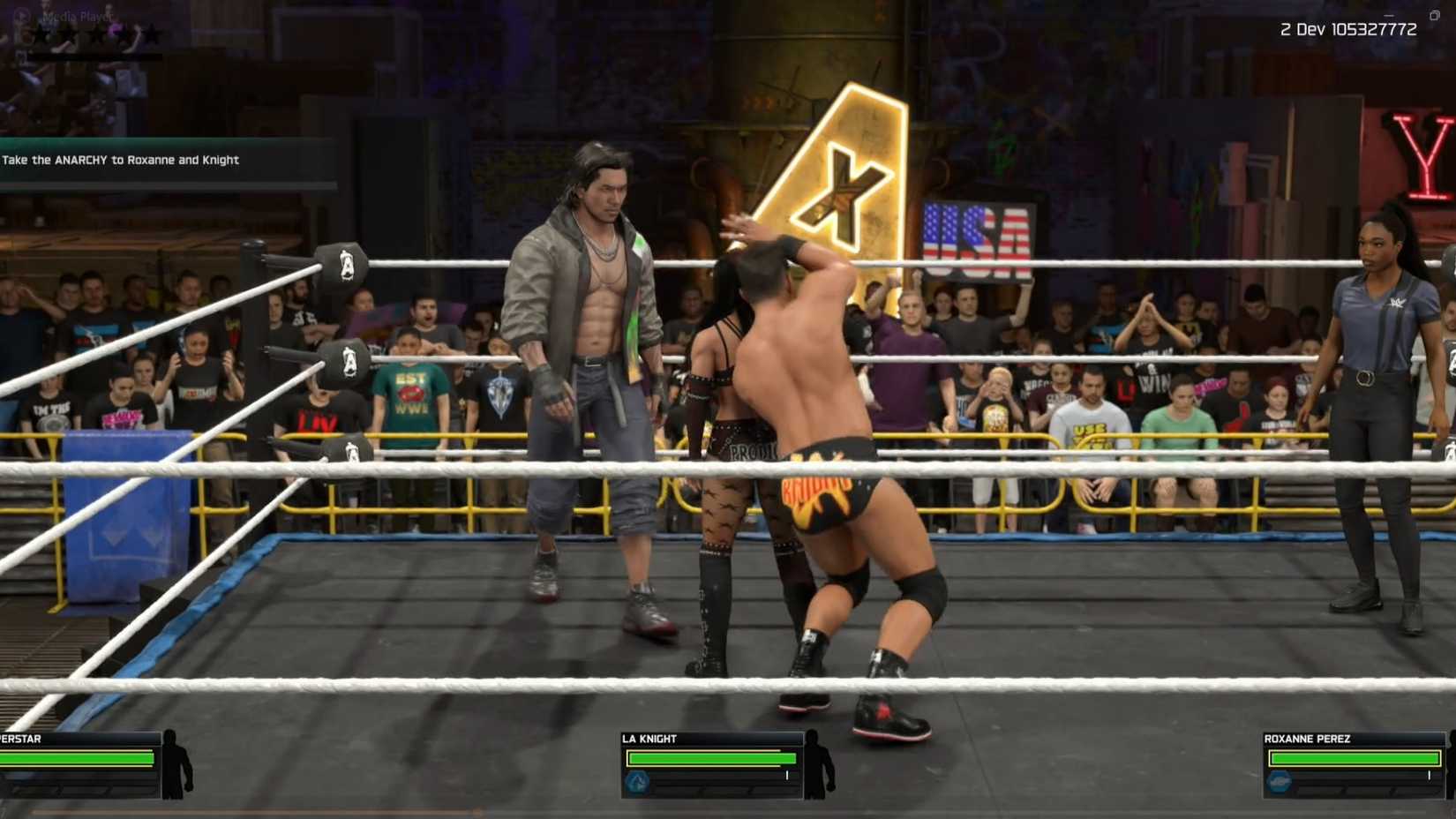Select the 2 Dev 105327772 watermark text
Viewport: 1456px width, 819px height.
point(1348,28)
